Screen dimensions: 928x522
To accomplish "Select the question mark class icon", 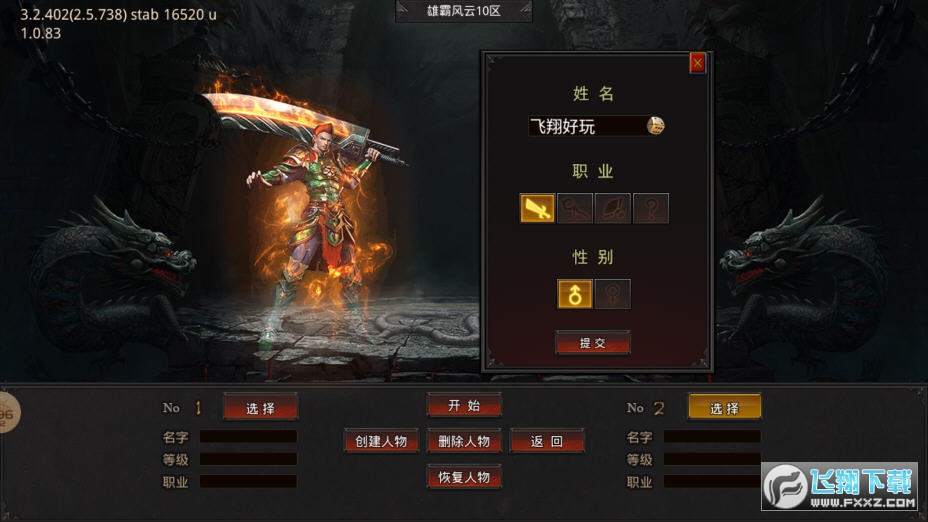I will [650, 208].
